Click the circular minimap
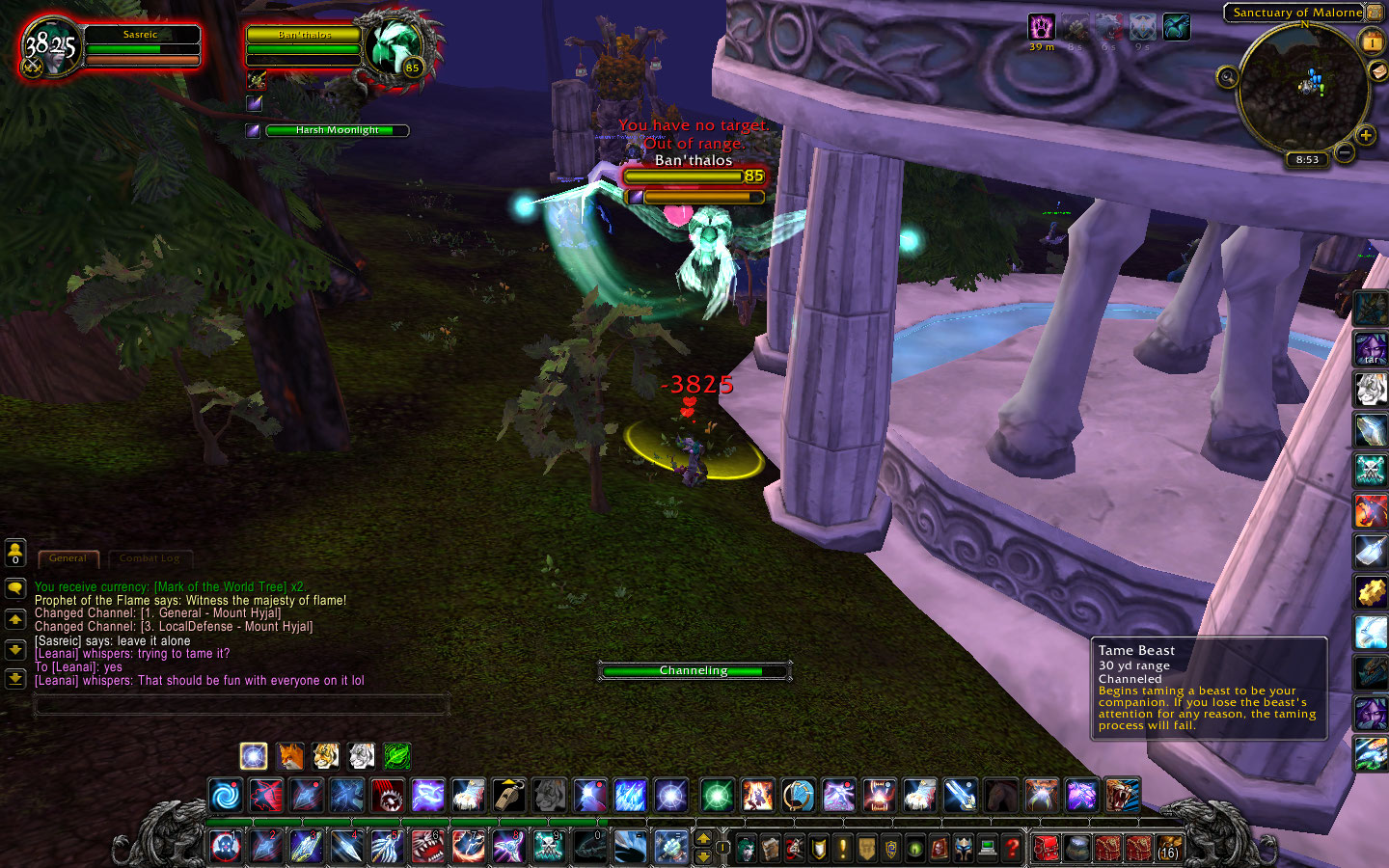This screenshot has width=1389, height=868. (1302, 87)
